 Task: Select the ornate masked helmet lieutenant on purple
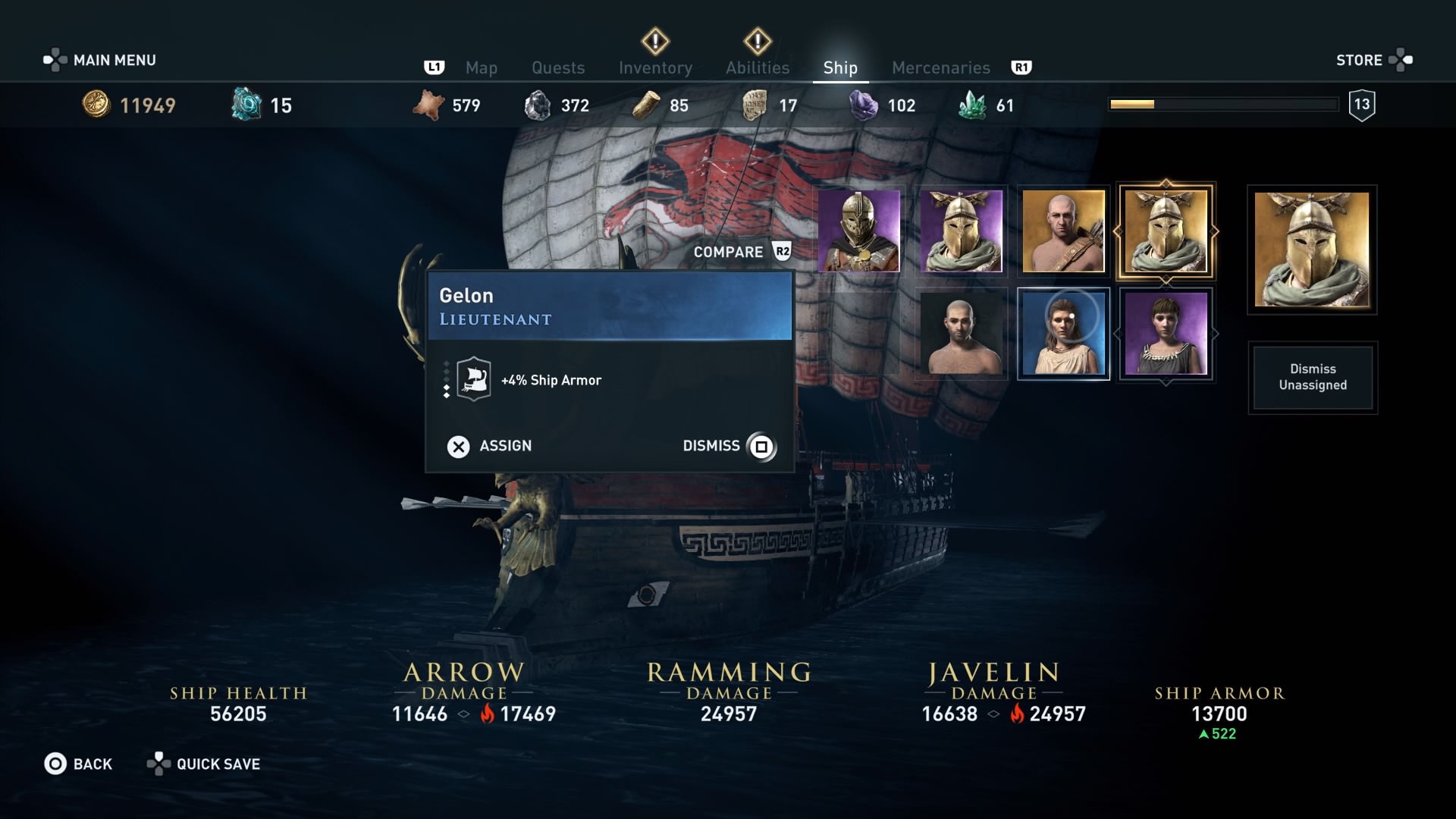tap(859, 231)
